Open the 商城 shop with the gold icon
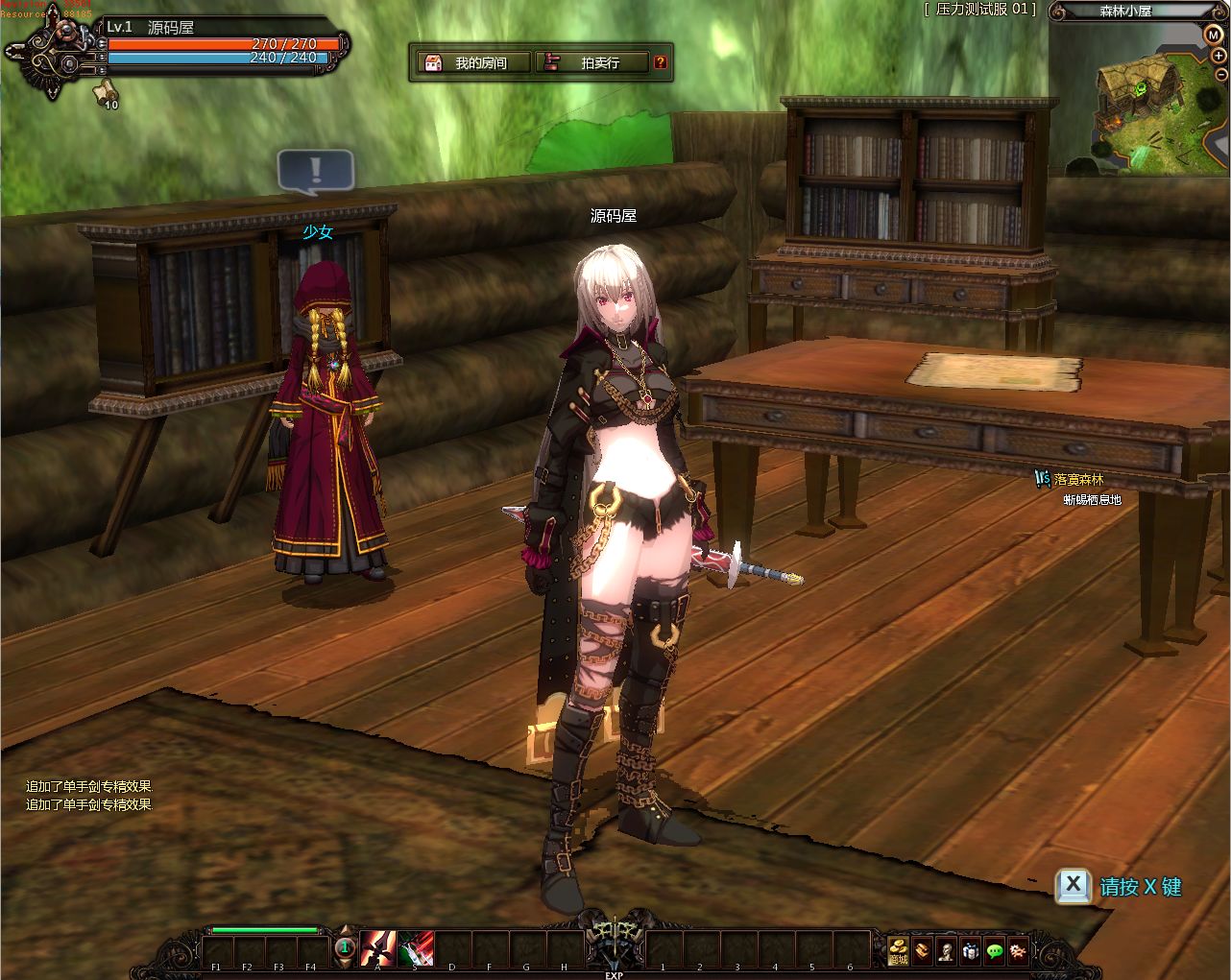 click(x=898, y=950)
